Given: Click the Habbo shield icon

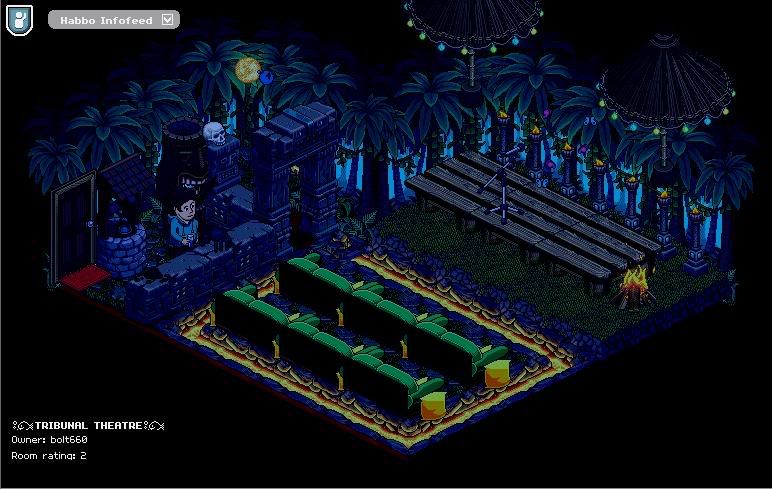Looking at the screenshot, I should pos(18,20).
